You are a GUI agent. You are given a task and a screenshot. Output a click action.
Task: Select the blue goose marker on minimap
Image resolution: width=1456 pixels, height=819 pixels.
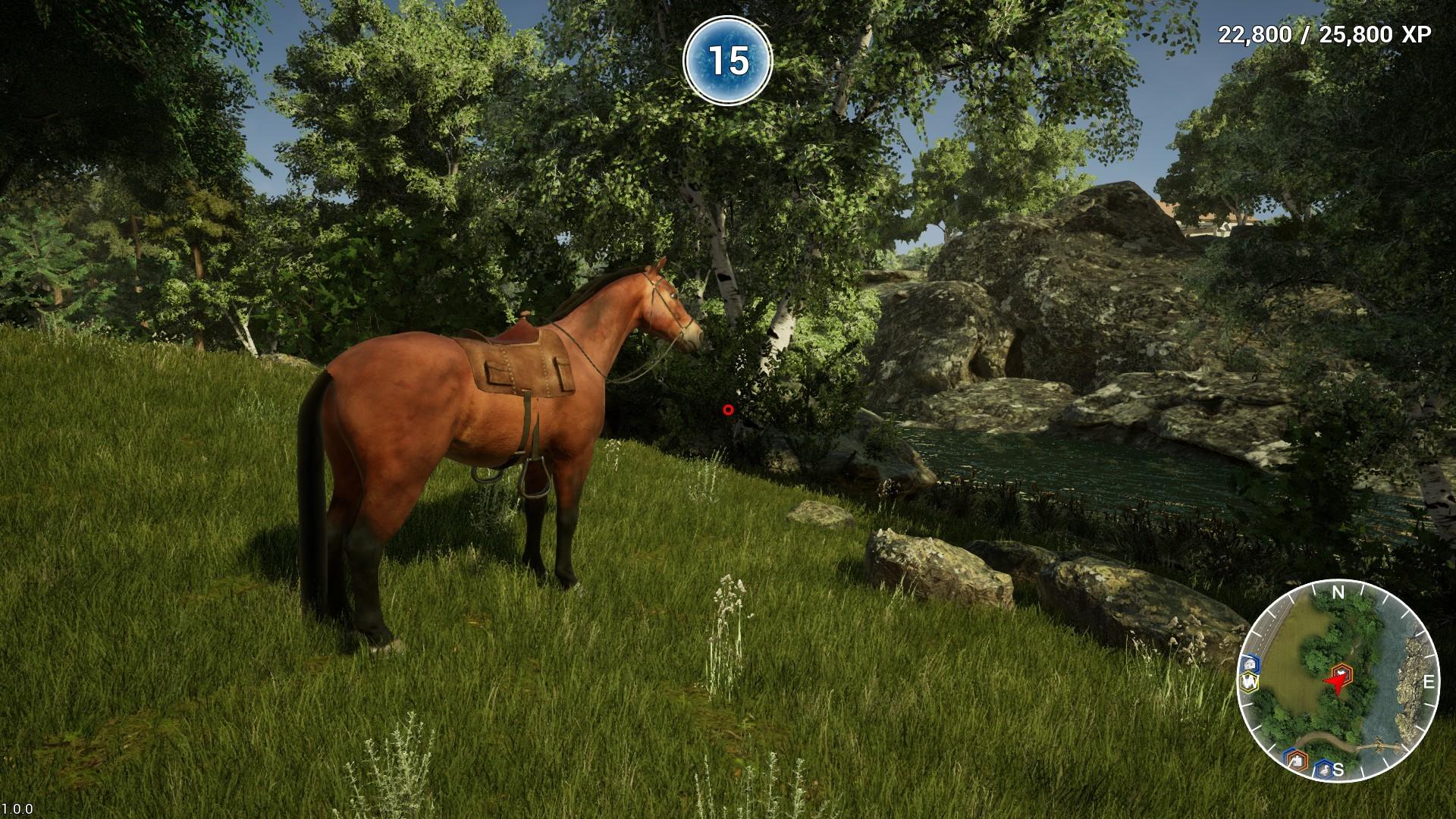point(1323,769)
